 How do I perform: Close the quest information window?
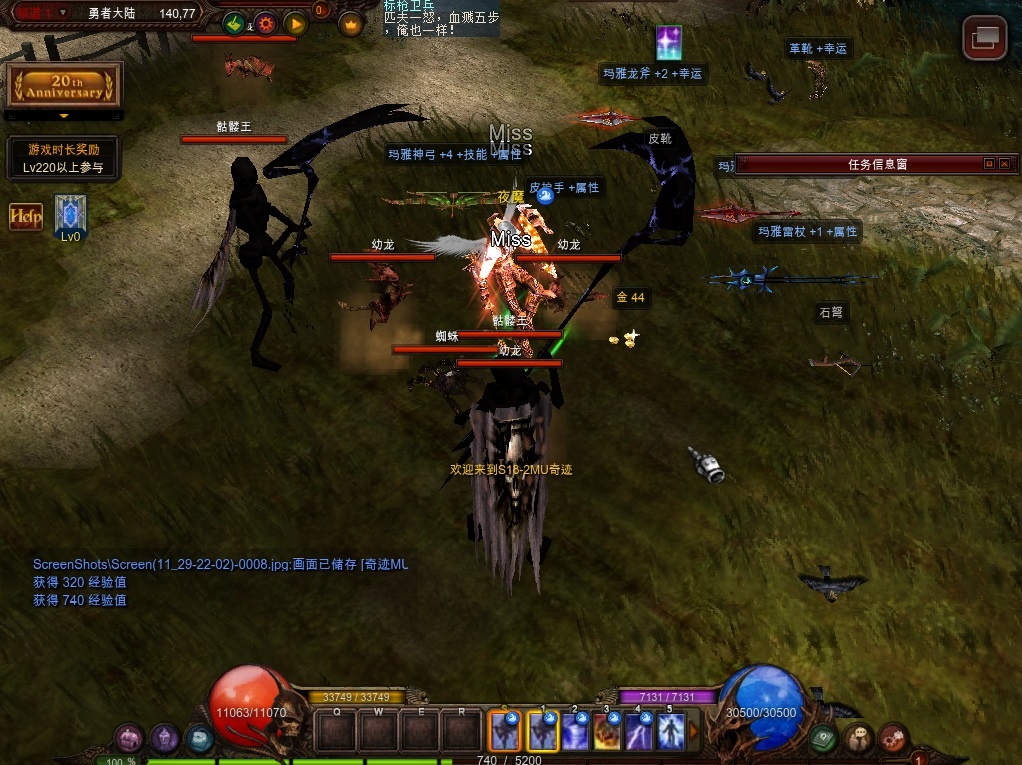coord(1004,164)
